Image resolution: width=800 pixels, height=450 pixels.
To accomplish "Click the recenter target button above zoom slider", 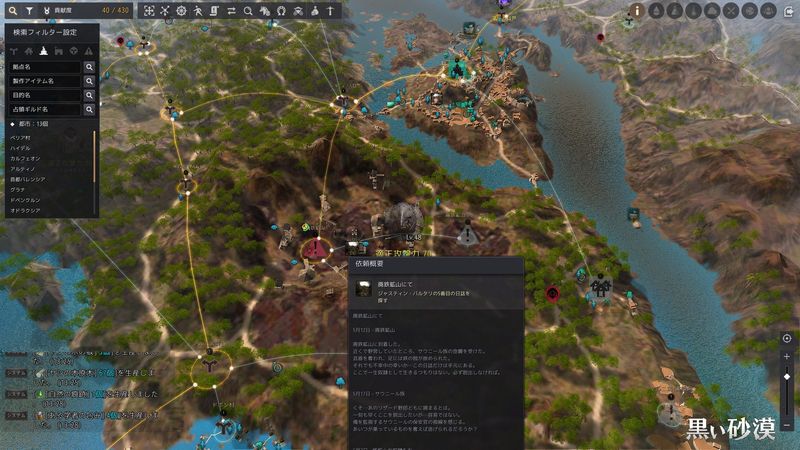I will coord(787,339).
